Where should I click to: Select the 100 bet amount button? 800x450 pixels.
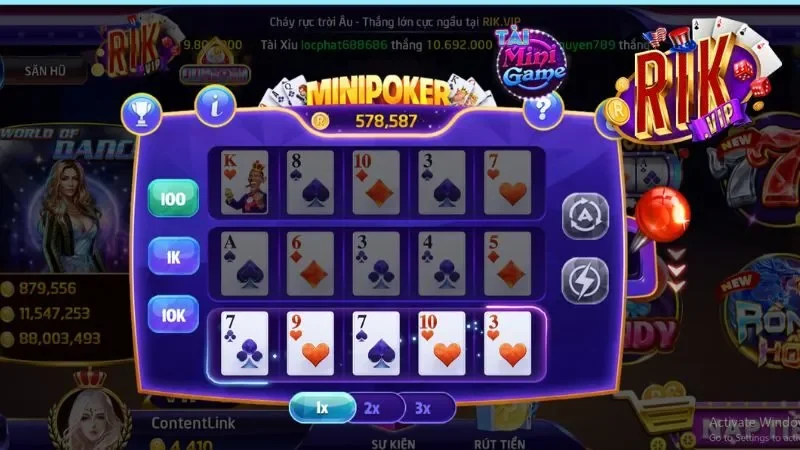(x=173, y=199)
